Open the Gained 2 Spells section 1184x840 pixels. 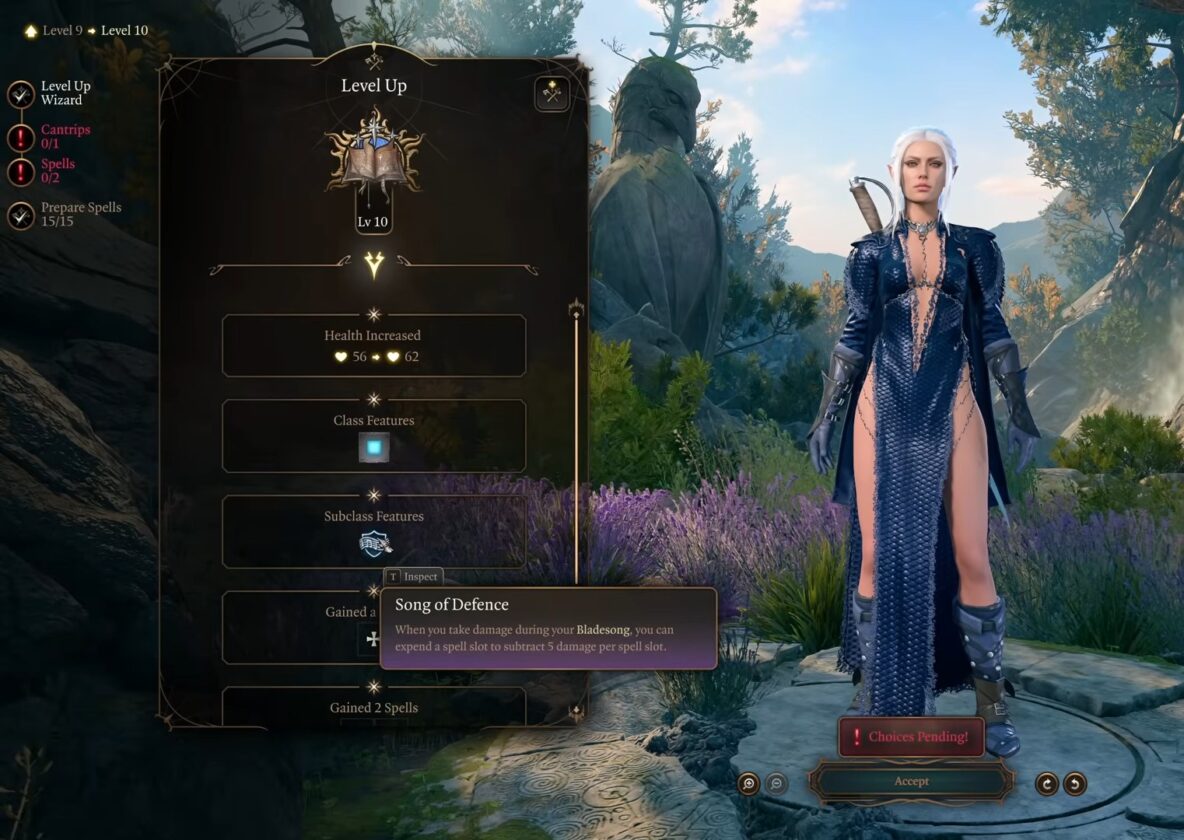[373, 707]
